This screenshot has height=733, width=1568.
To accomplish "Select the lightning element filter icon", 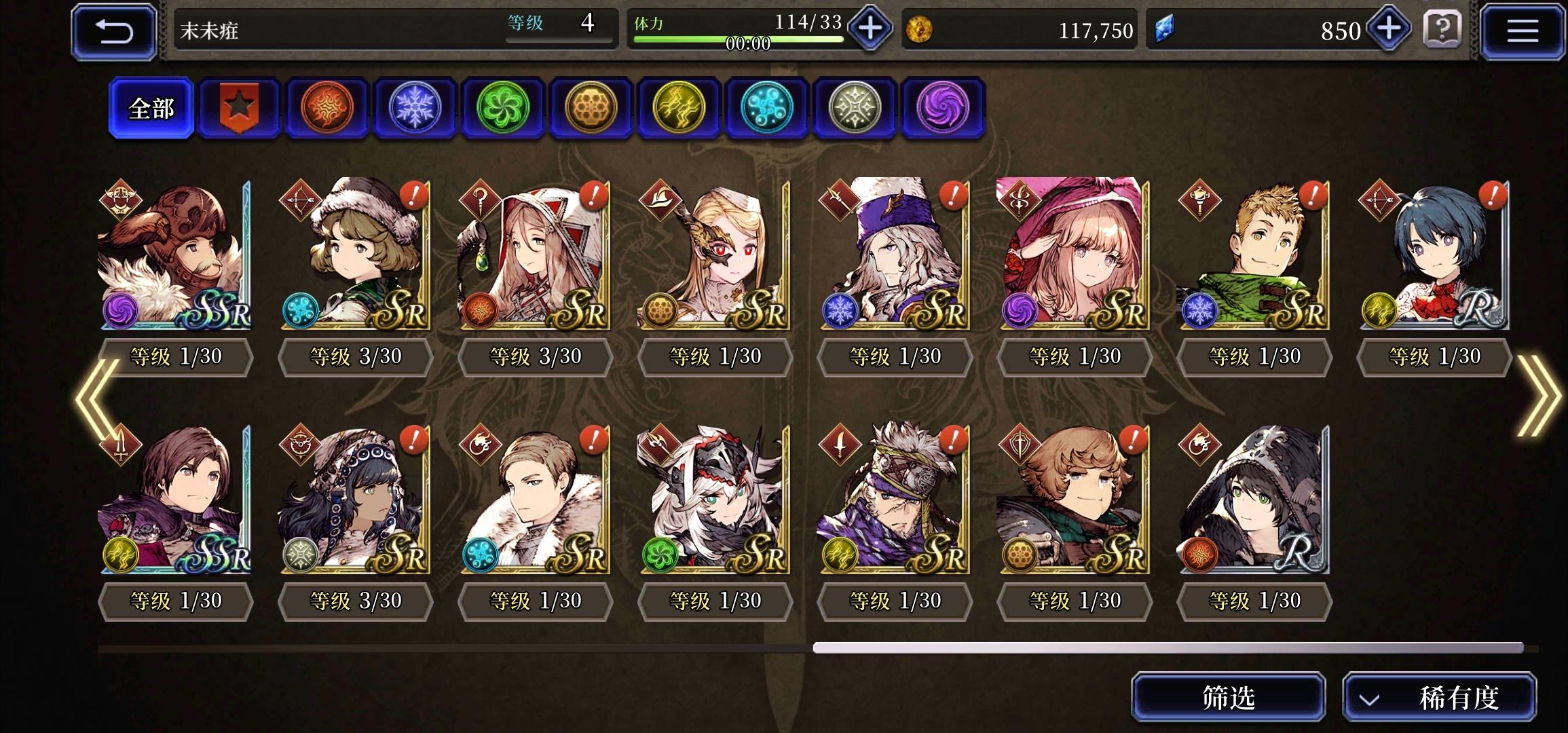I will click(679, 109).
